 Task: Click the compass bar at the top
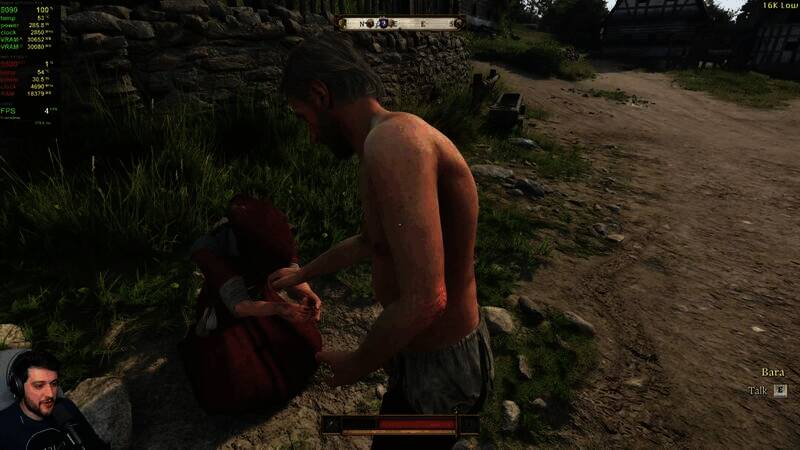[399, 22]
